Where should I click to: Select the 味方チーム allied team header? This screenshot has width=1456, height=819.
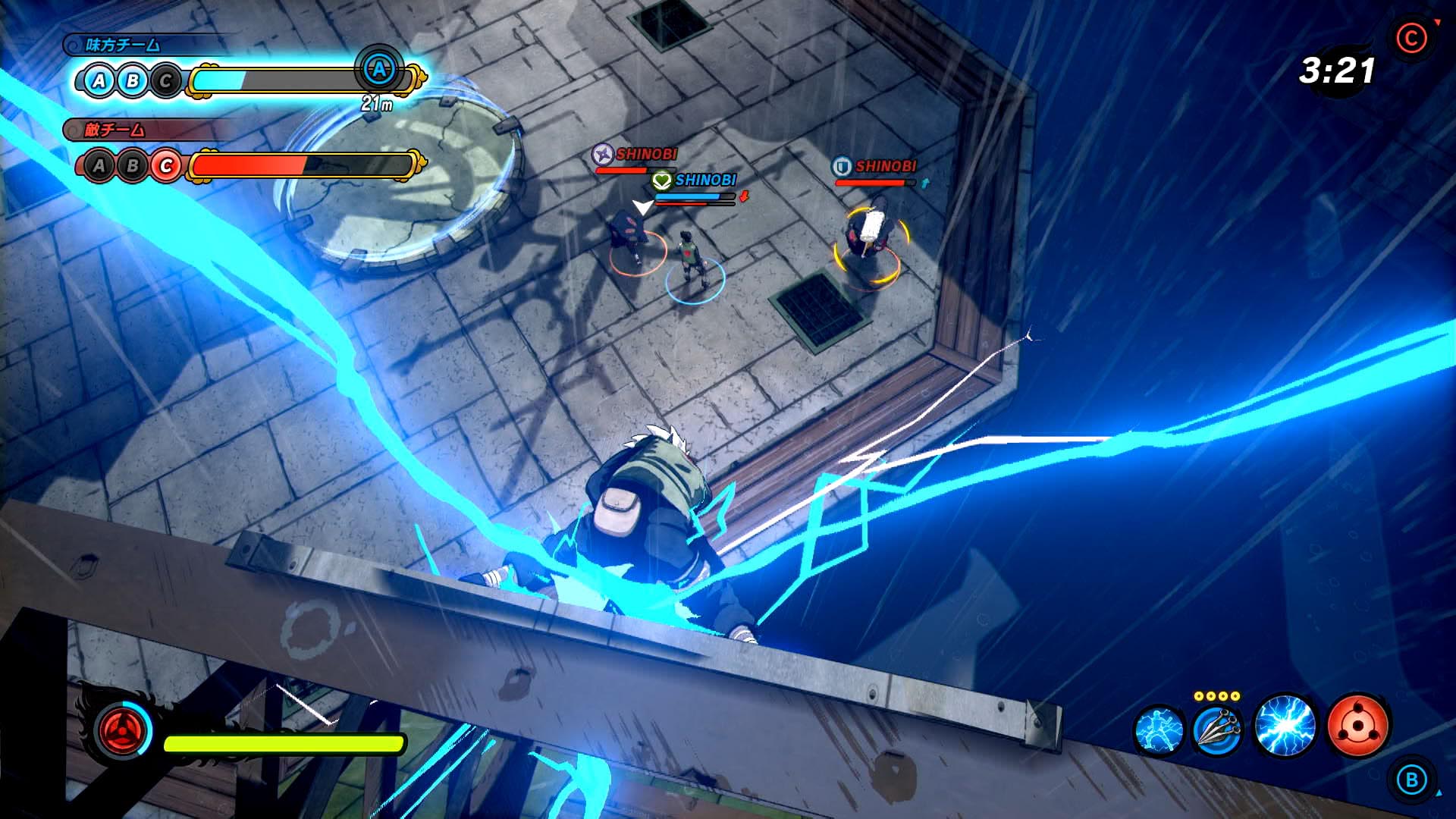tap(122, 44)
